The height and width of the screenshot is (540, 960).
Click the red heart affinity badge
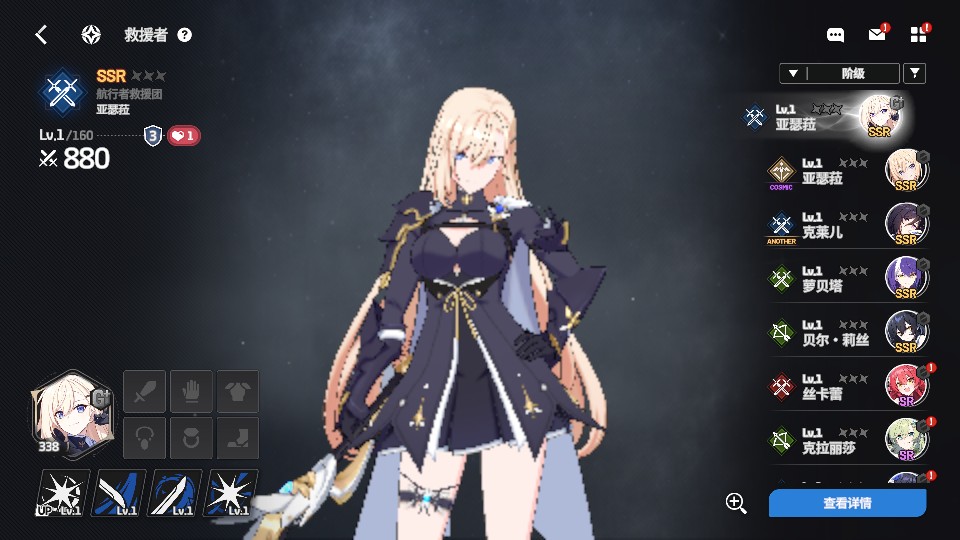coord(183,136)
